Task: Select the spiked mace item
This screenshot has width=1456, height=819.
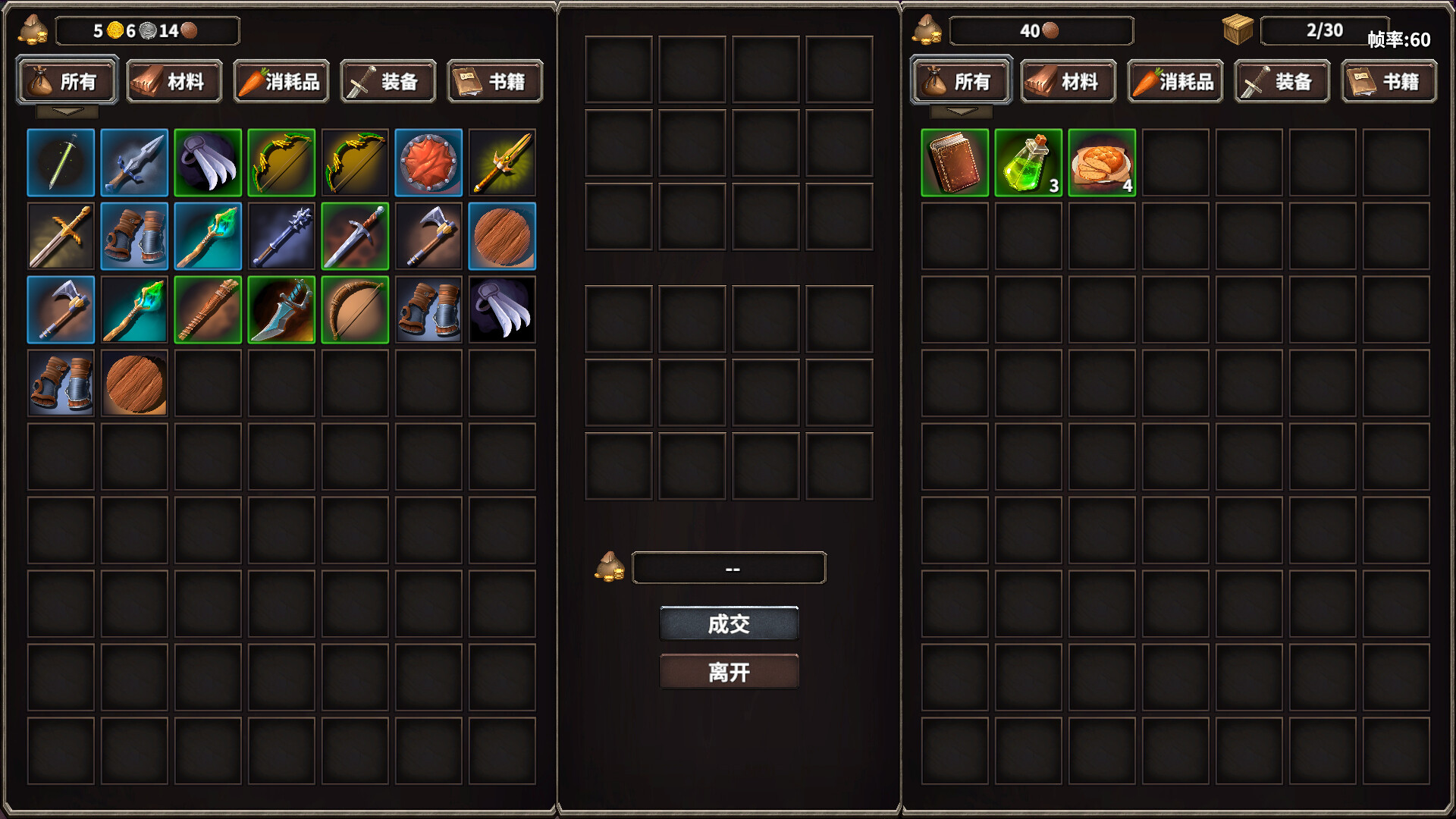Action: 281,237
